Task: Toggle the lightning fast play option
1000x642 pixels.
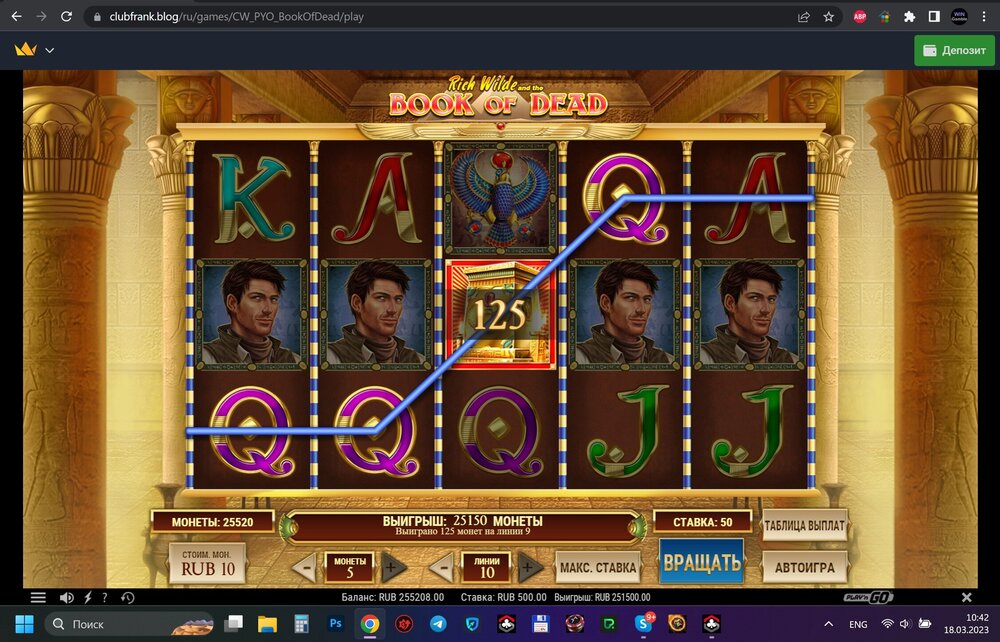Action: (87, 598)
